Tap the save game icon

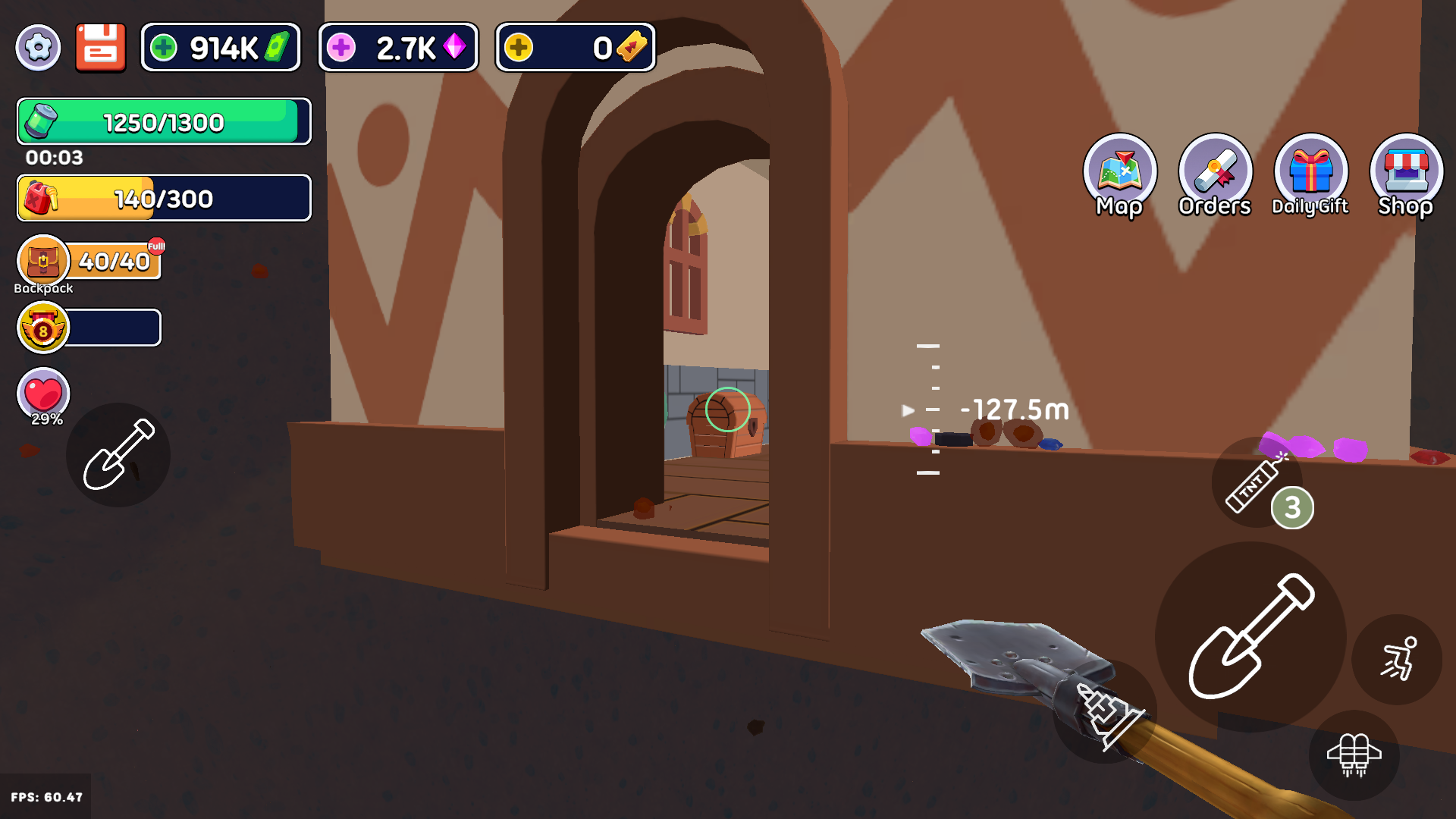point(101,47)
